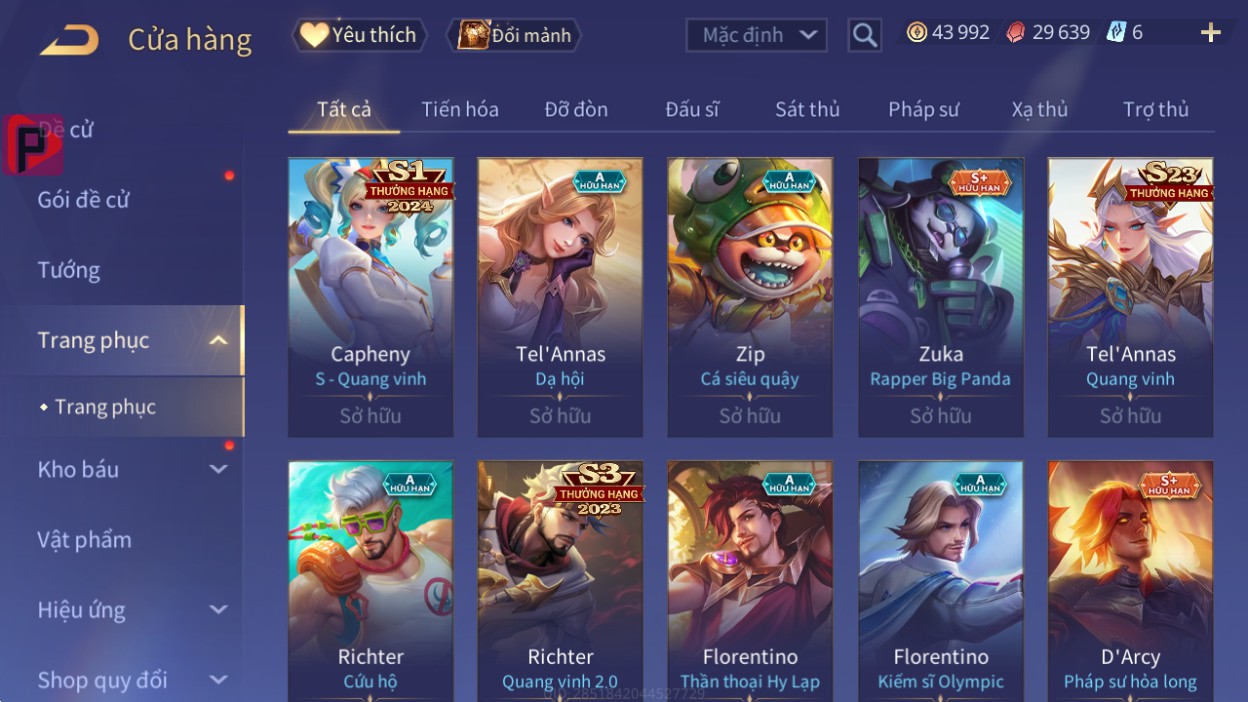This screenshot has height=702, width=1248.
Task: Go back using the return arrow
Action: tap(70, 40)
